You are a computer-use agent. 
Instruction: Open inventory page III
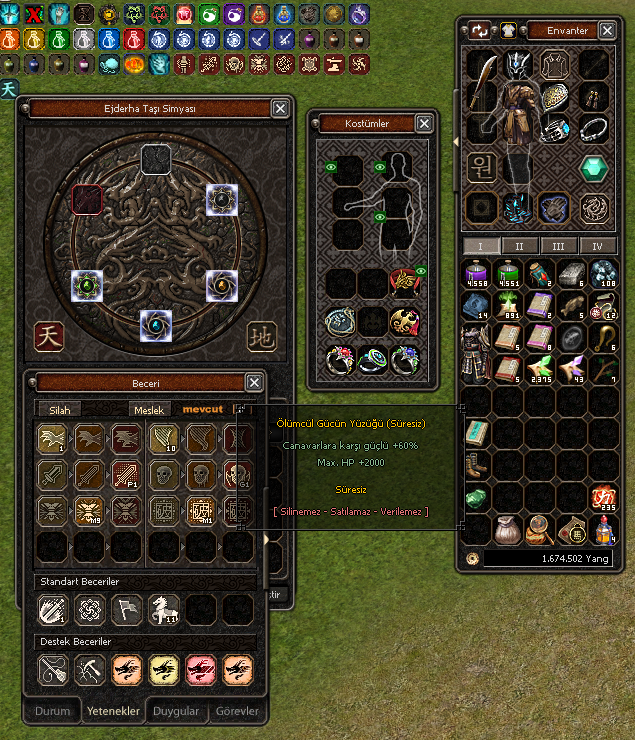(558, 246)
